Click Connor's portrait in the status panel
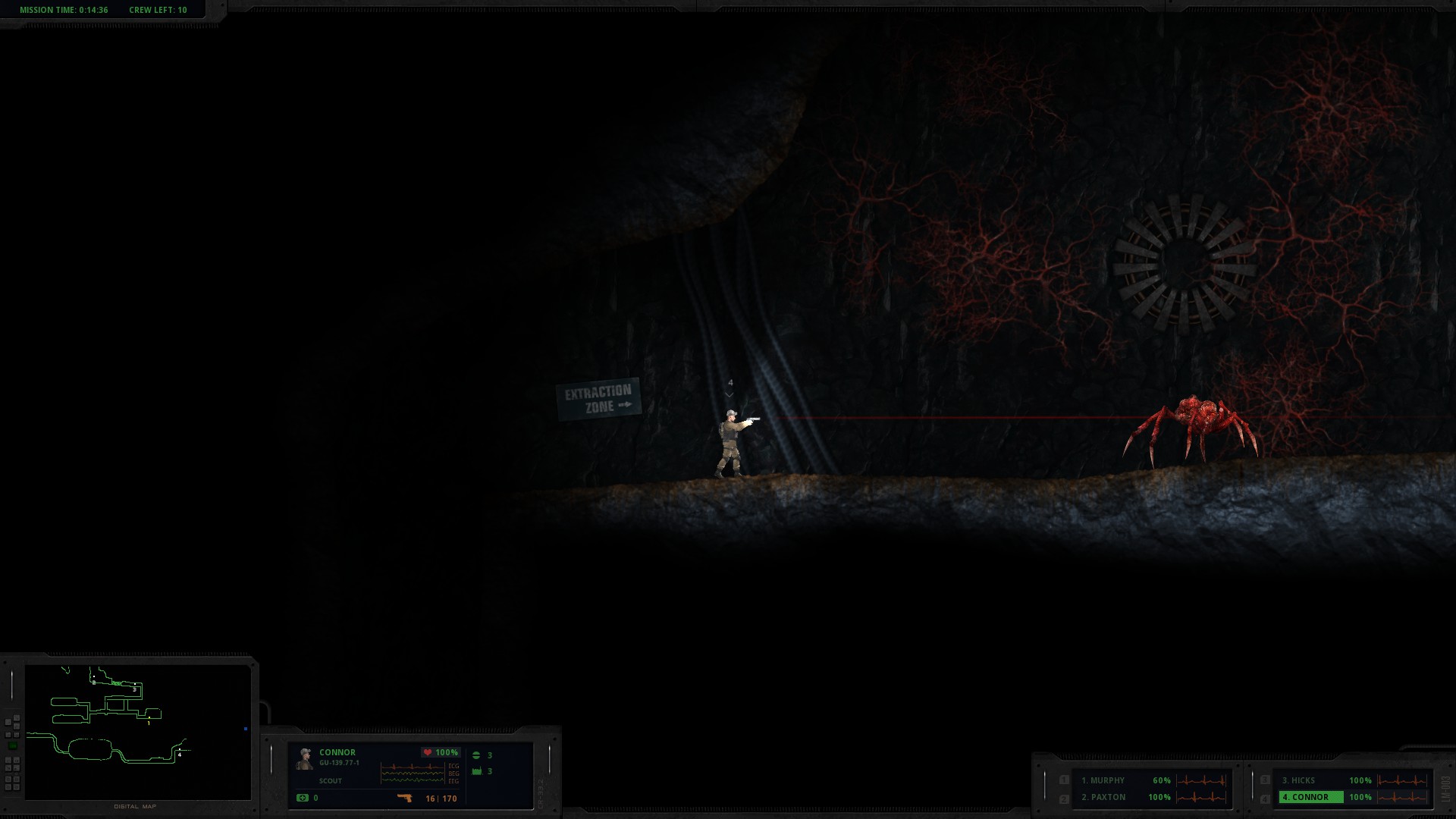Viewport: 1456px width, 819px height. click(306, 759)
